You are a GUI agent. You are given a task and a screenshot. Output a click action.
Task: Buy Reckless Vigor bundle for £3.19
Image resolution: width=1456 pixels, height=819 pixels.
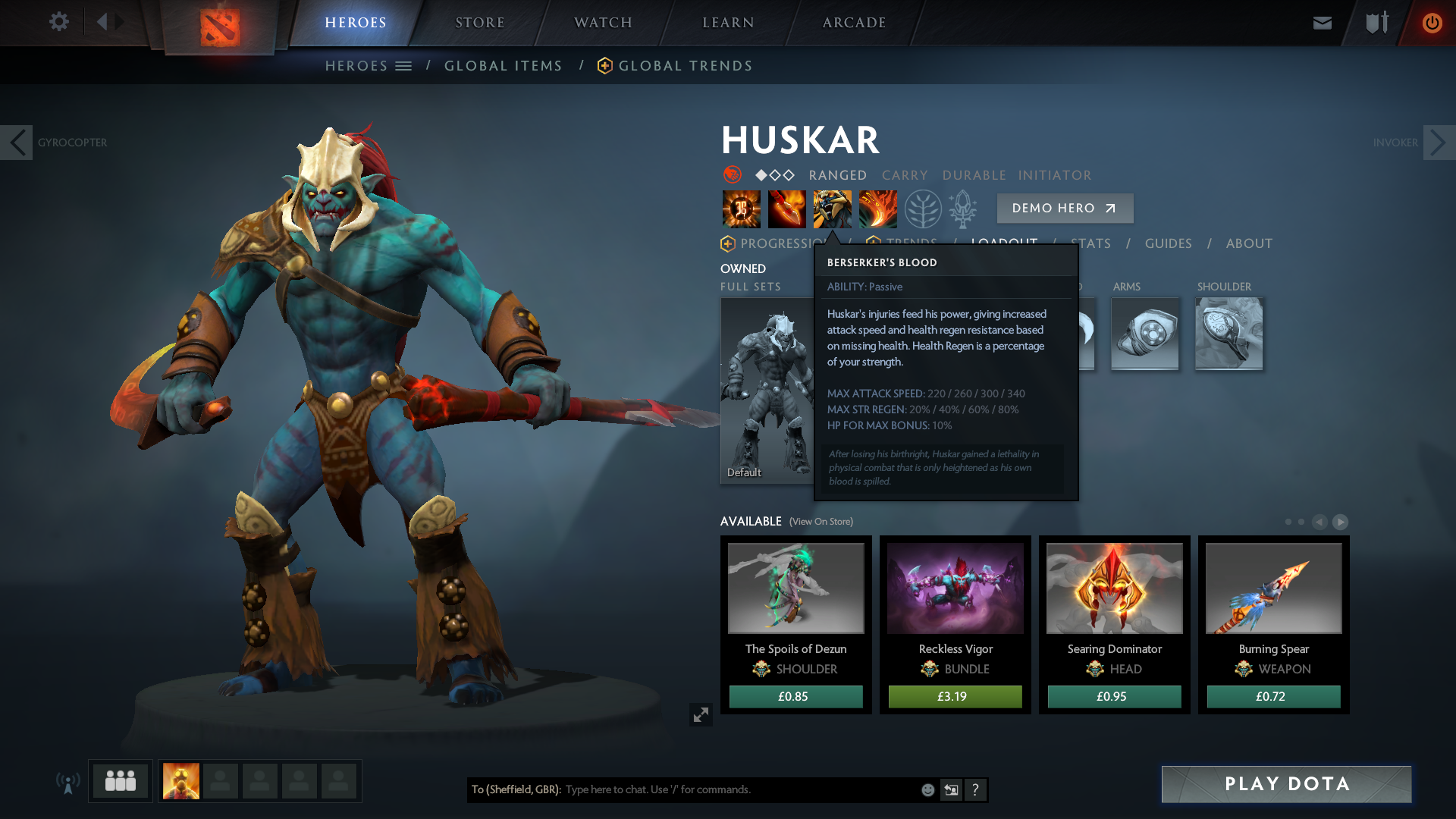[955, 696]
